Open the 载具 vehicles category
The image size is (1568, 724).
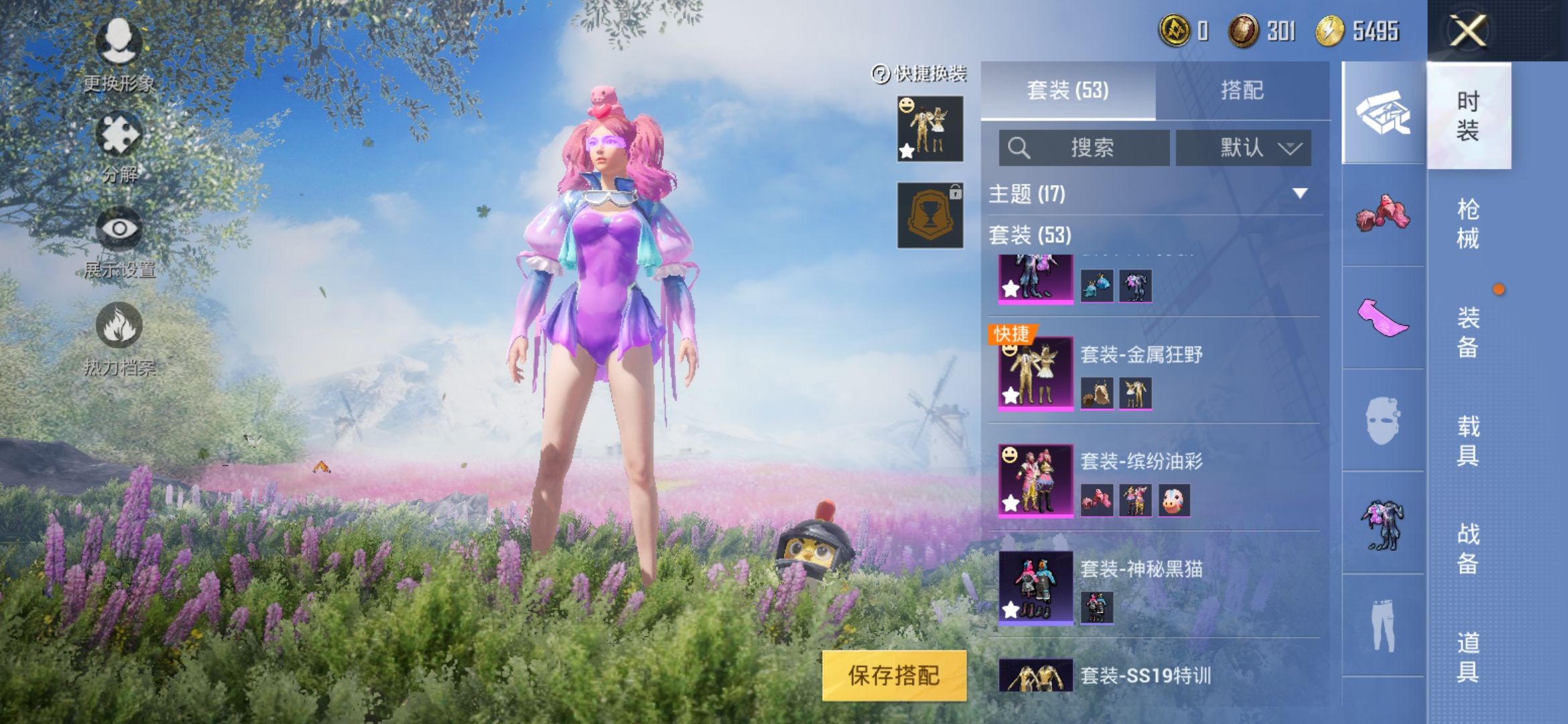tap(1467, 440)
